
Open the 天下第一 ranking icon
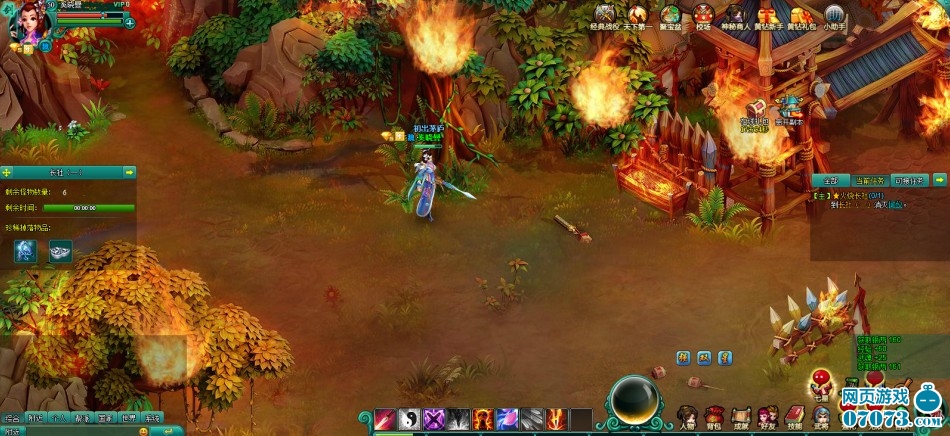pos(636,15)
